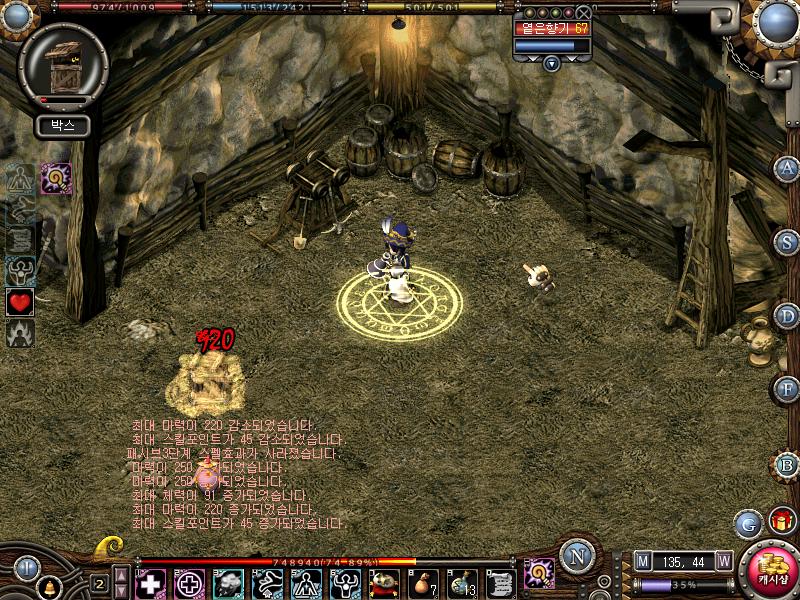Viewport: 800px width, 600px height.
Task: Activate the circled cross skill in hotbar
Action: click(x=190, y=582)
